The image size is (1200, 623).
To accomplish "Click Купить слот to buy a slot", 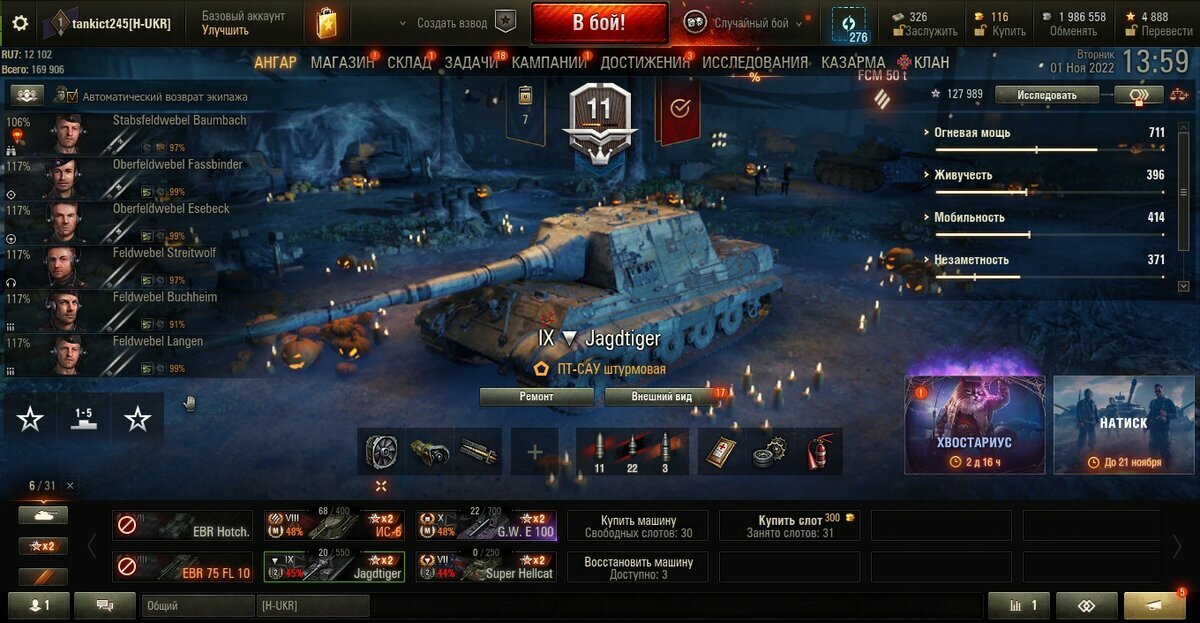I will coord(788,525).
